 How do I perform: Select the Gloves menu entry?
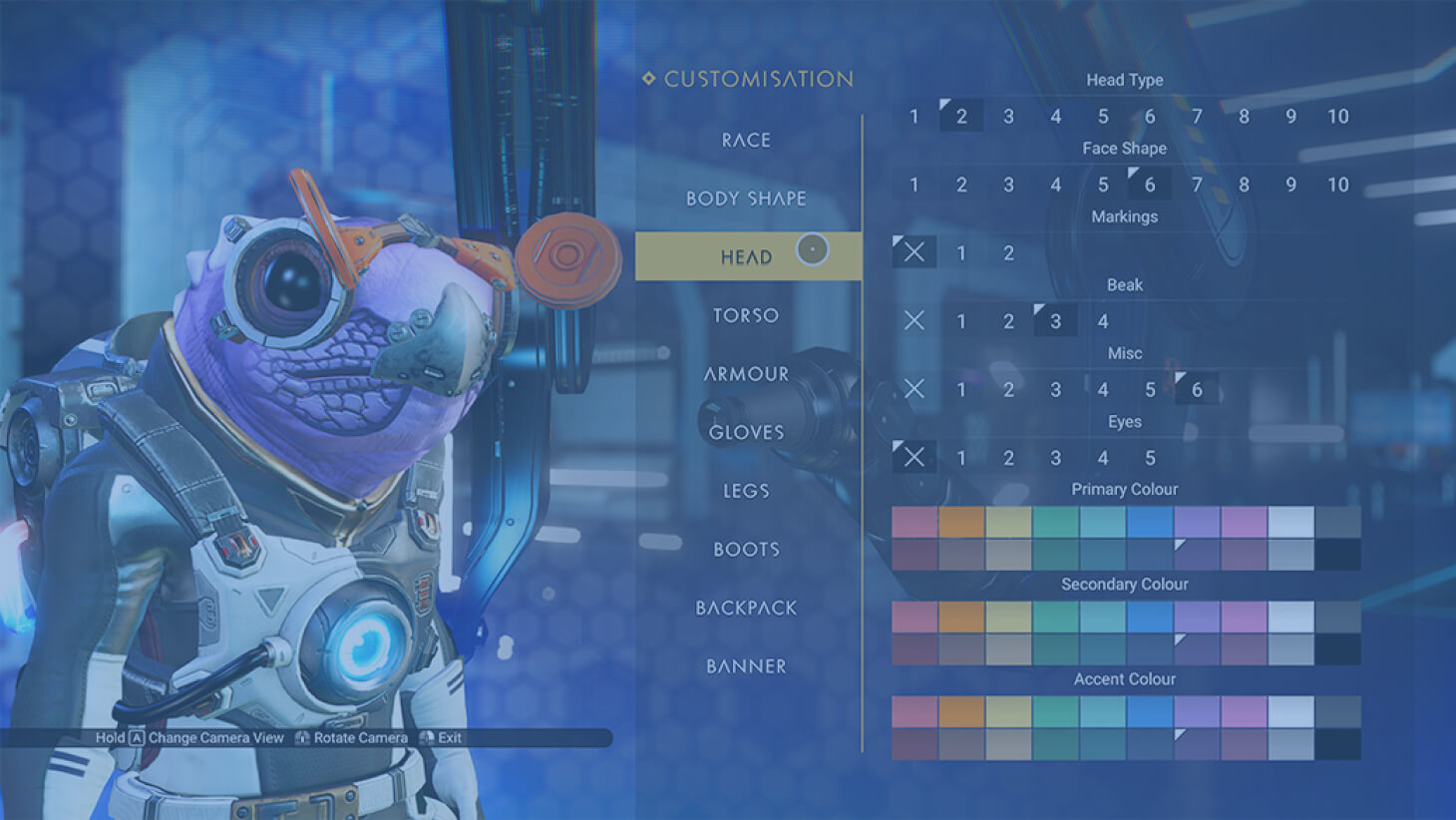click(746, 432)
